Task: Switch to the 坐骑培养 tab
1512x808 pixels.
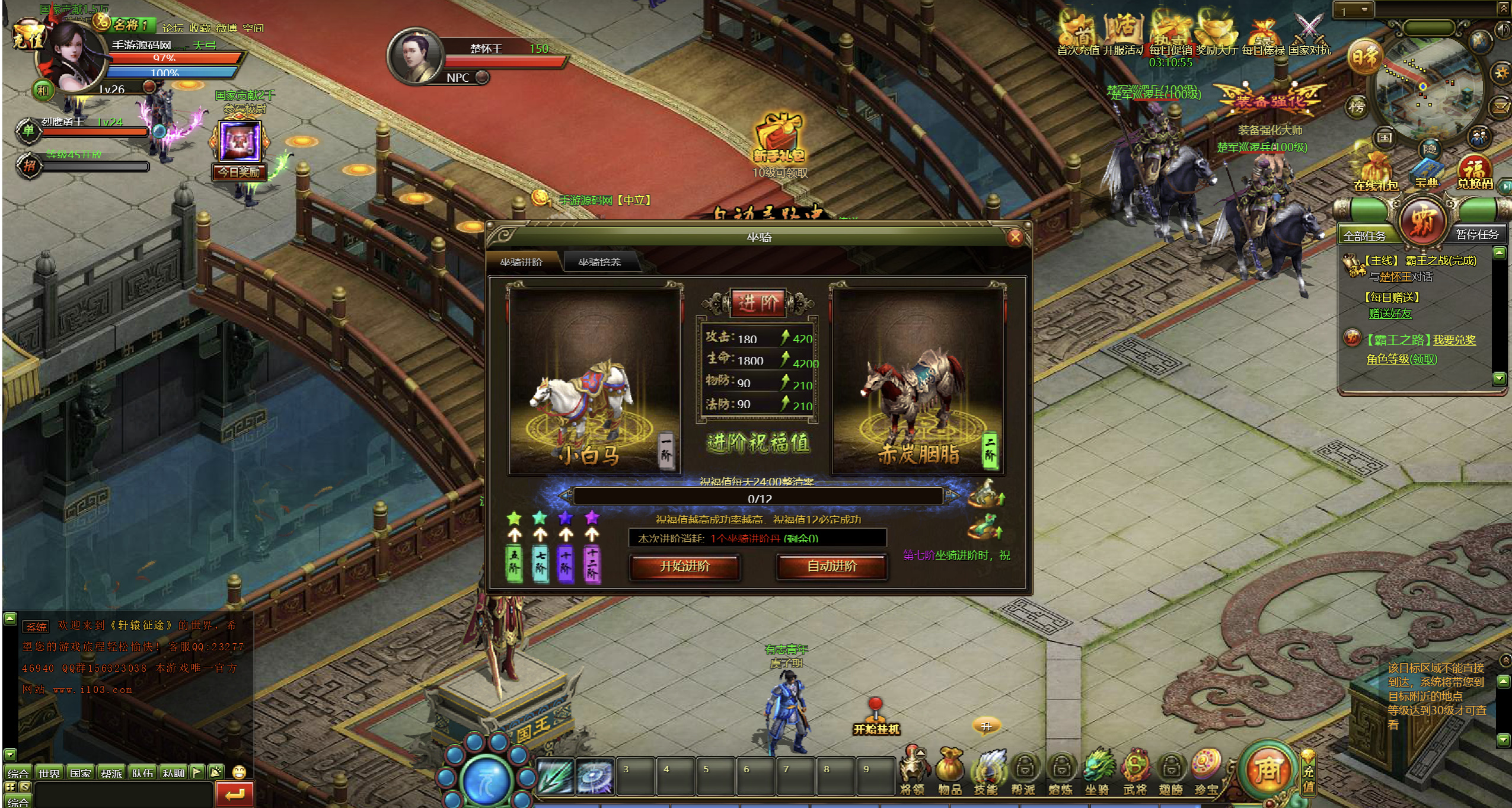Action: tap(599, 262)
